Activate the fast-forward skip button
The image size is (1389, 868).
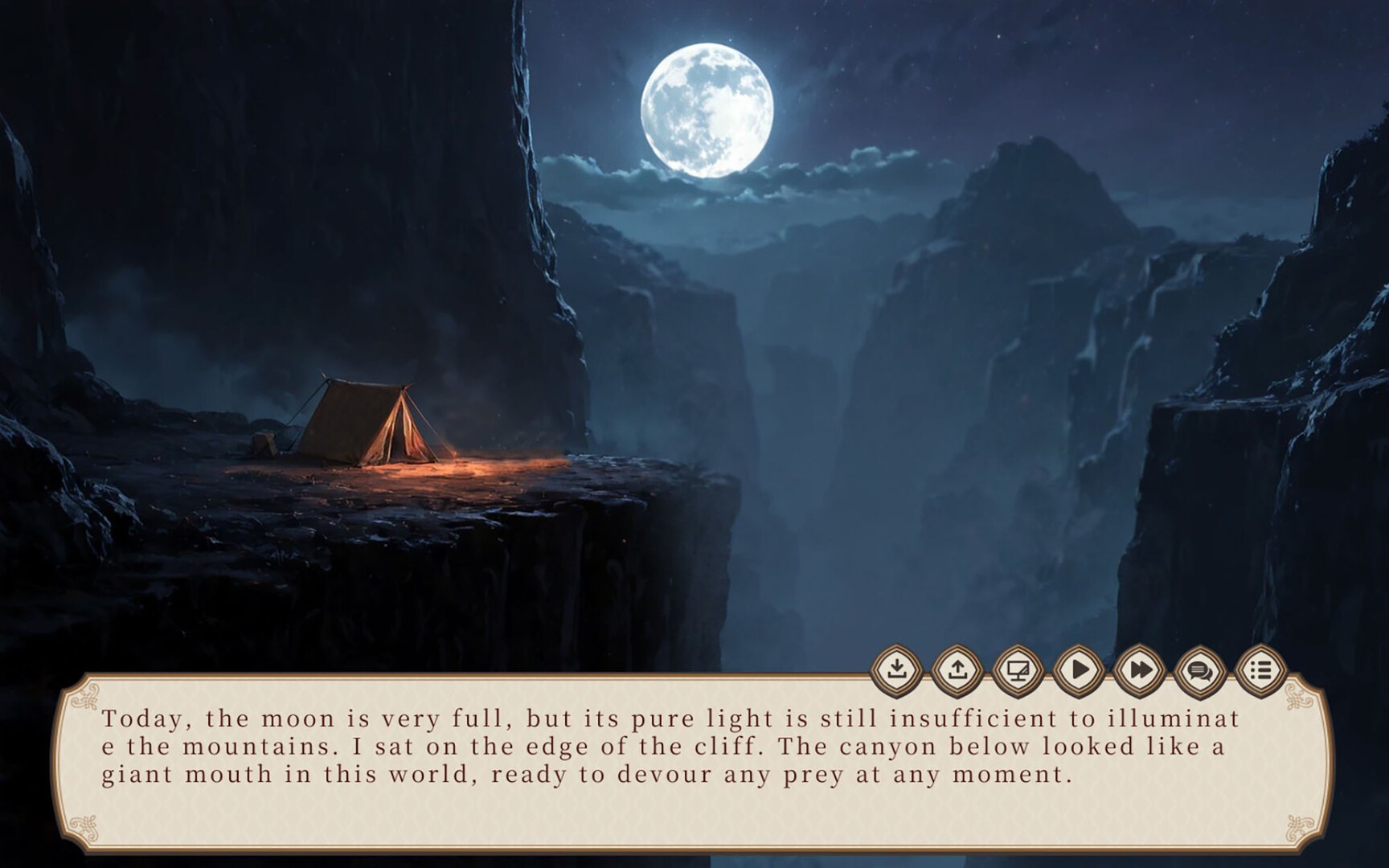1139,669
